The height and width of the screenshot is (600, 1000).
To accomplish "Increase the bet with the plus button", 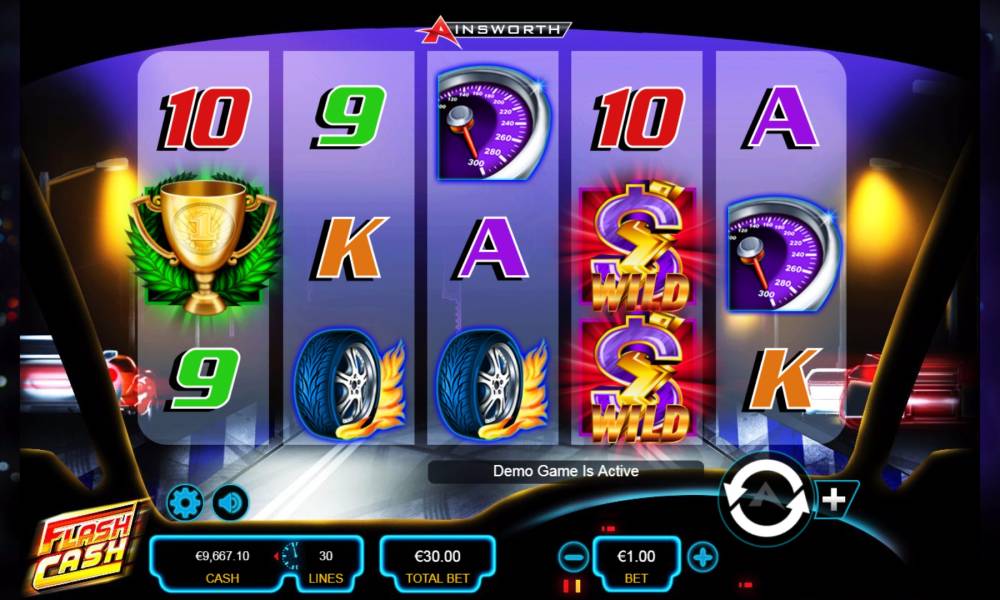I will [703, 557].
